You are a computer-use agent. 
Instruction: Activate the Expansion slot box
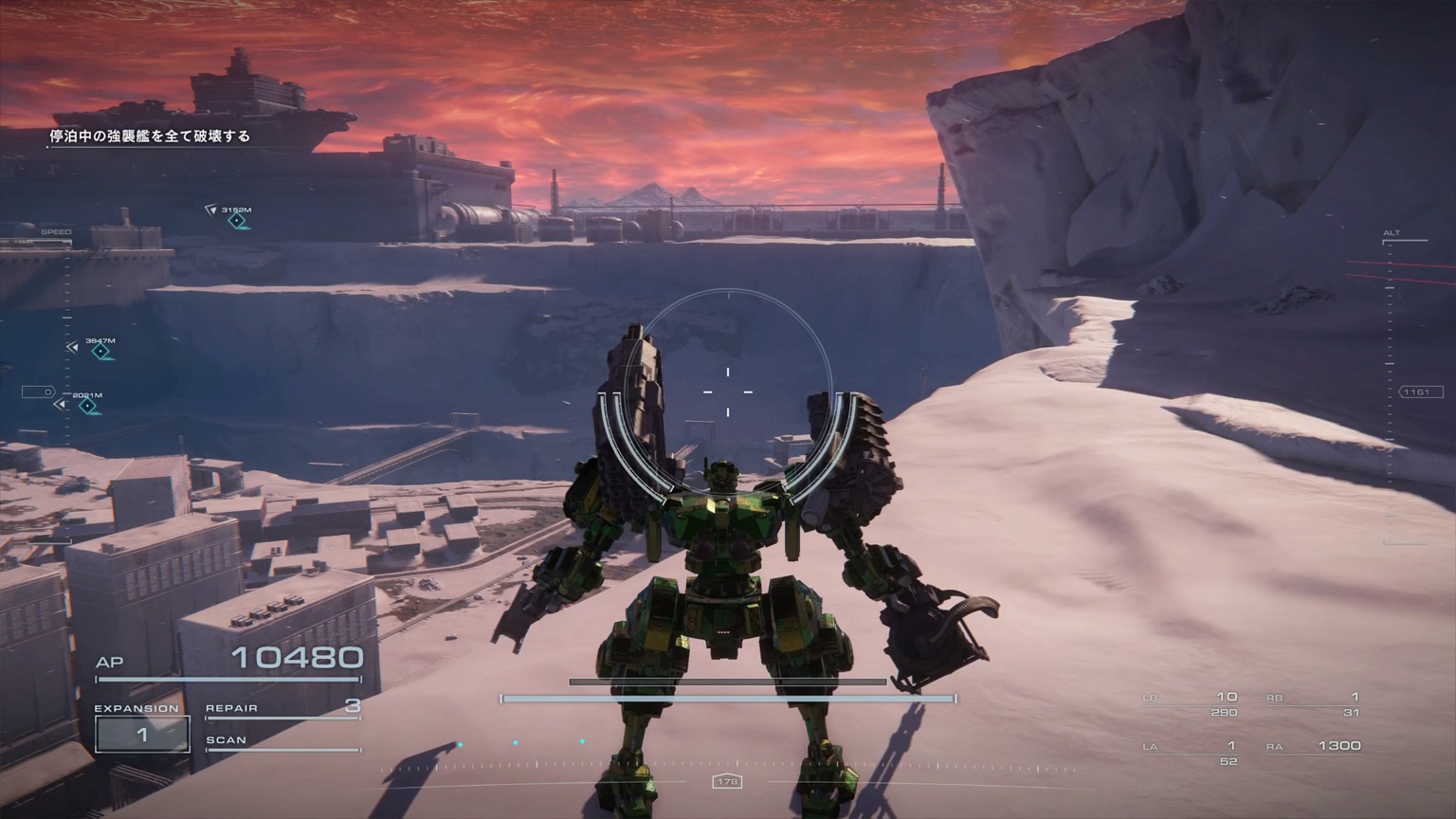[142, 735]
